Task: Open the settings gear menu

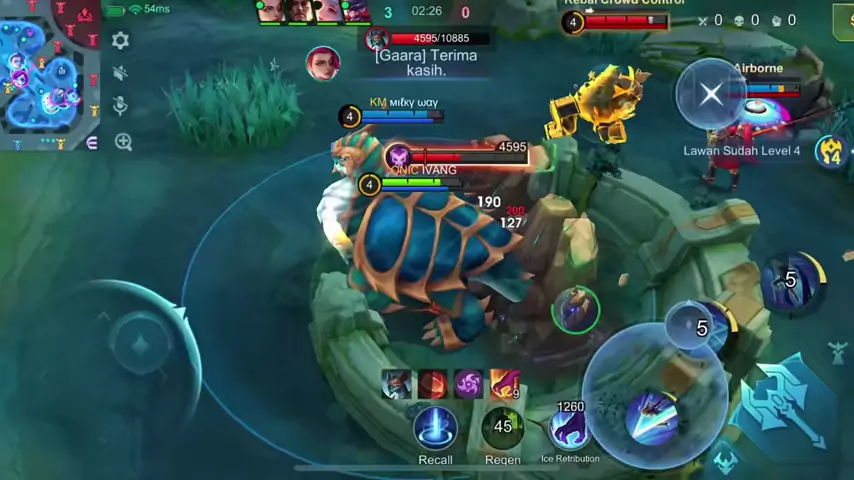Action: click(120, 41)
